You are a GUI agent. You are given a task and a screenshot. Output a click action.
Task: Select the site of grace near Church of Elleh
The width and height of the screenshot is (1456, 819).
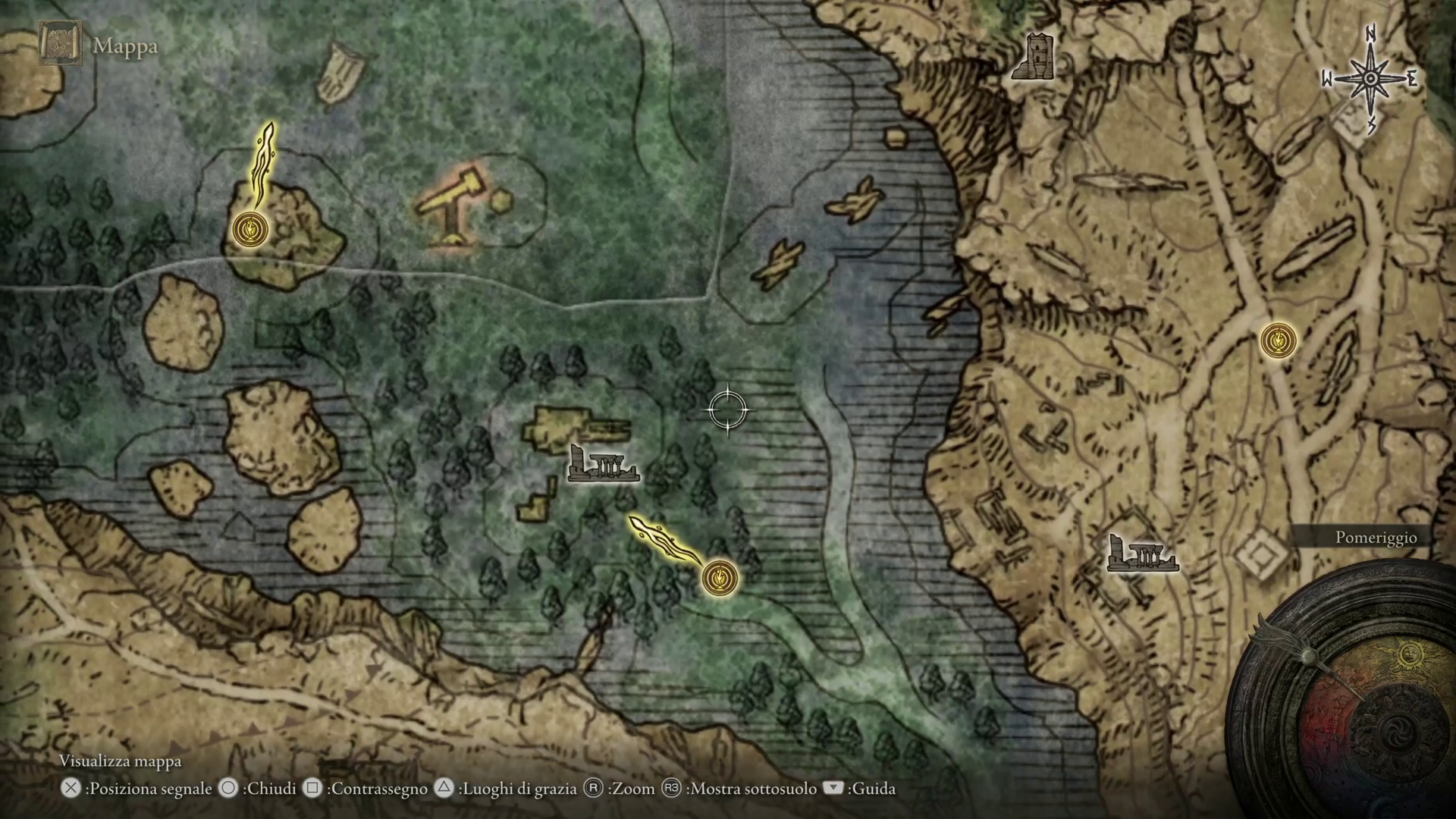(x=250, y=231)
